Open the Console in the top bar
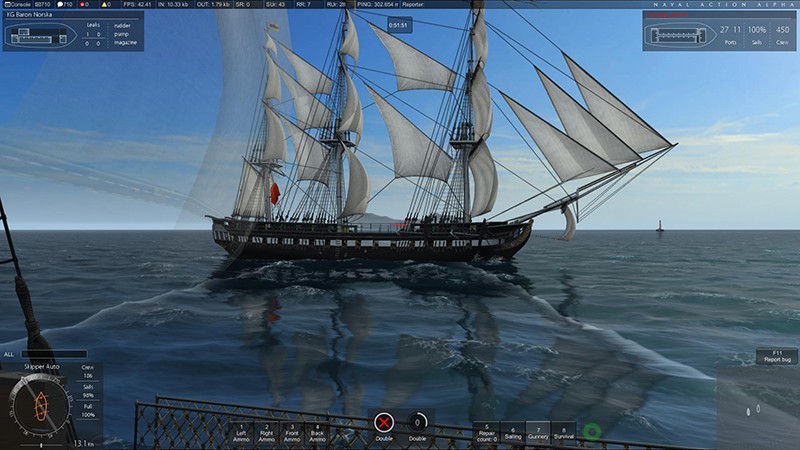 point(18,4)
